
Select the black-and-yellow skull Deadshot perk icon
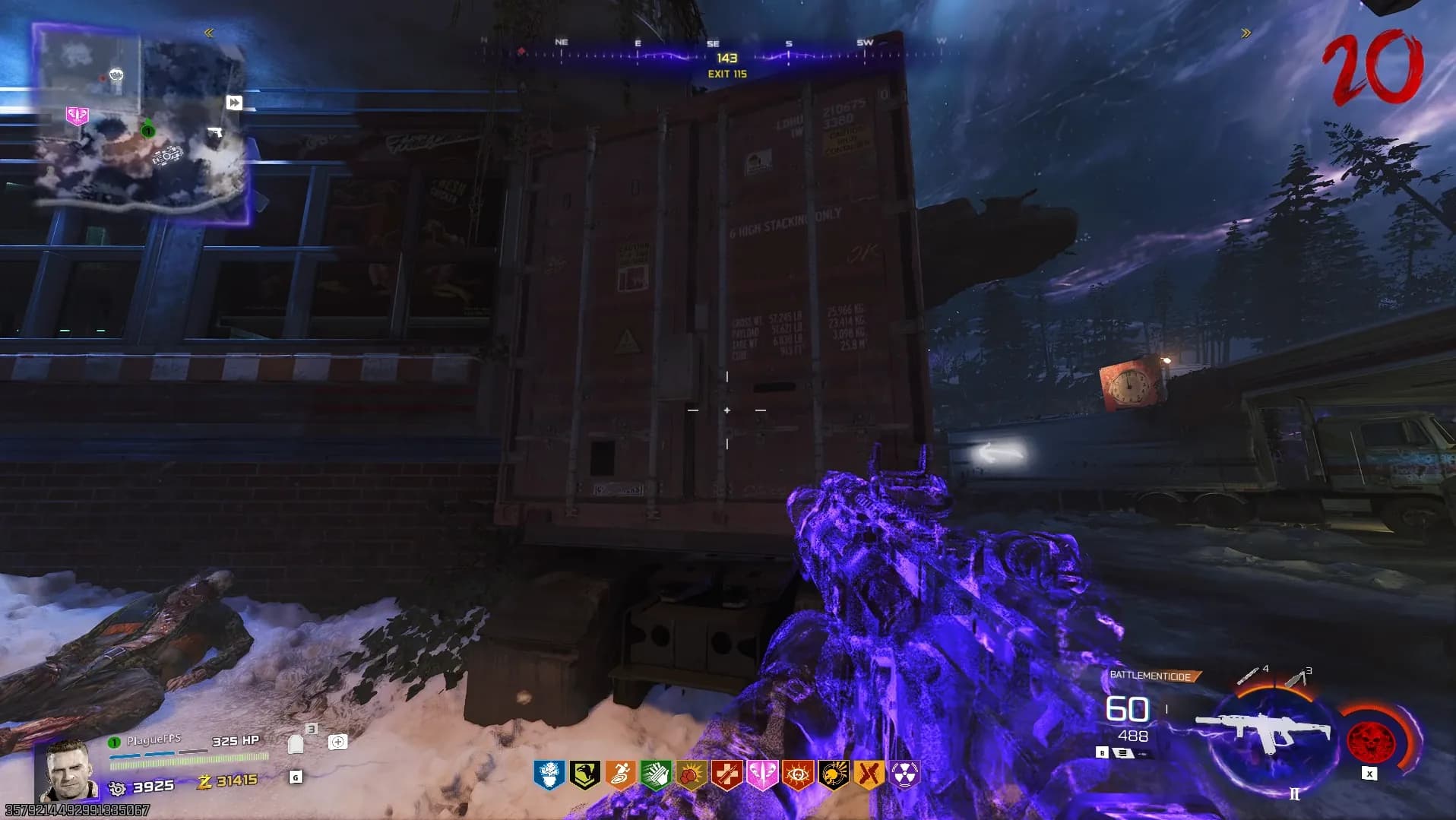[x=834, y=774]
